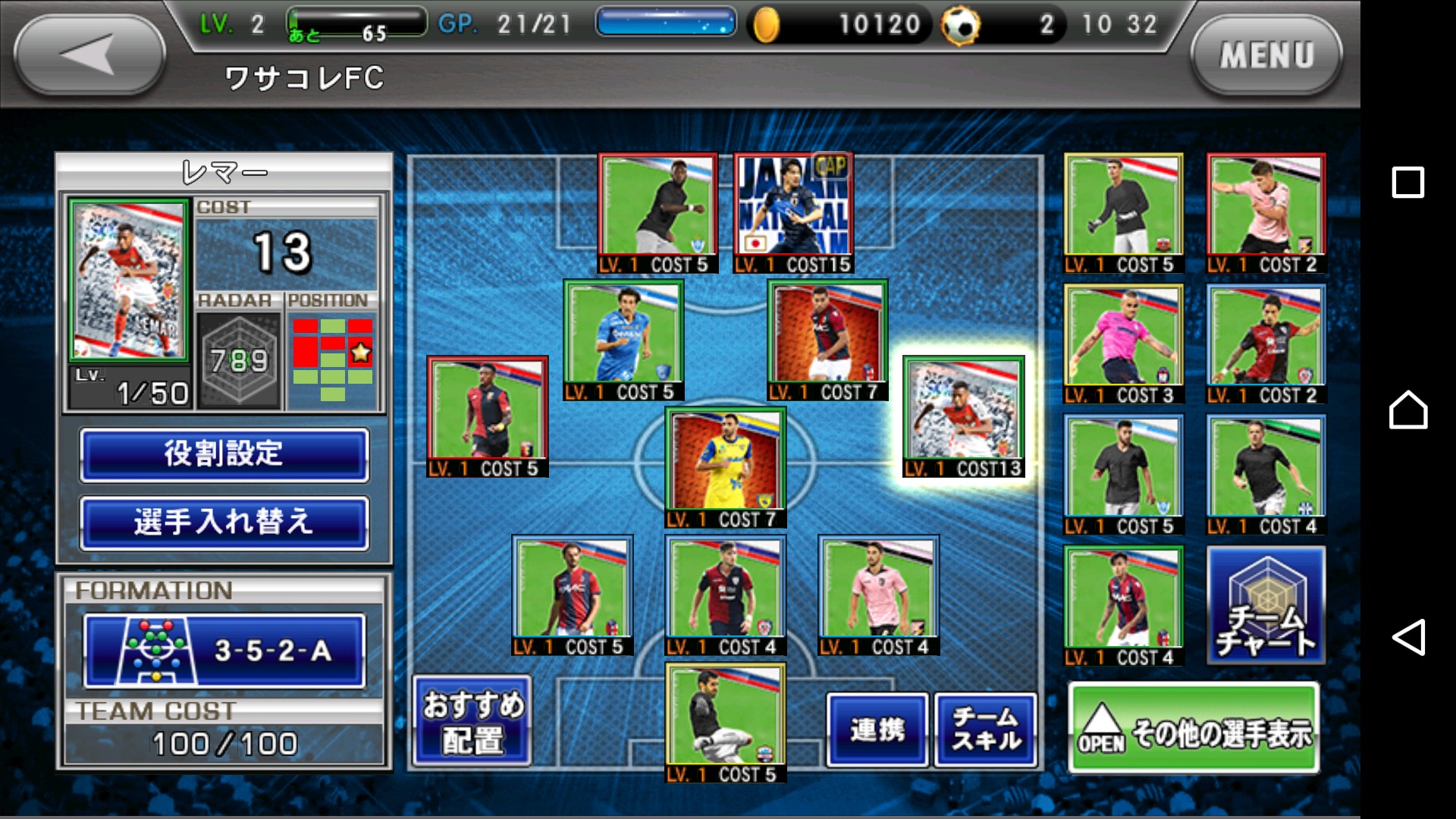
Task: Pick the yellow-kit center midfielder card
Action: [726, 467]
